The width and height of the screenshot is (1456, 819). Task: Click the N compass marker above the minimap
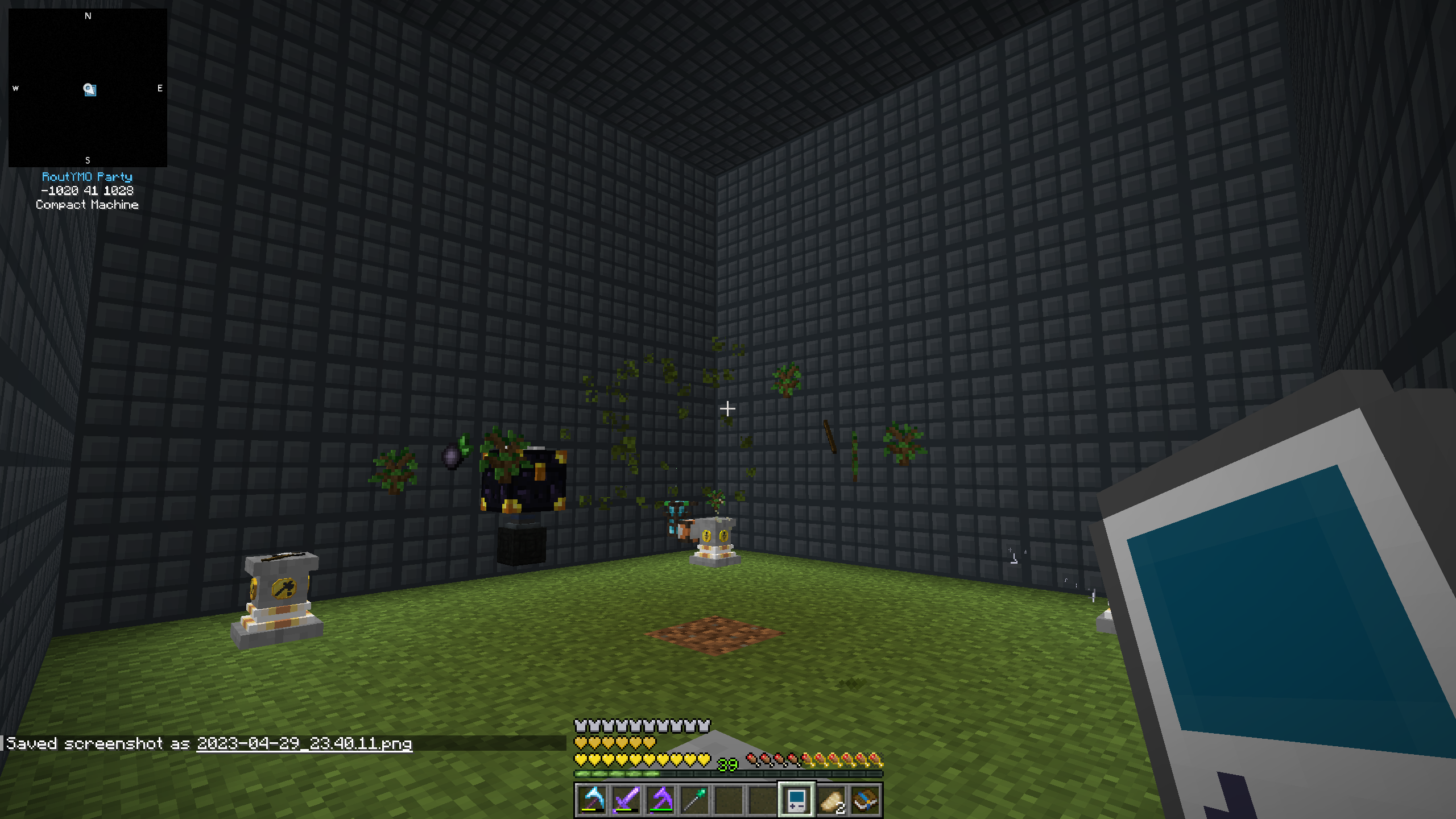click(87, 16)
